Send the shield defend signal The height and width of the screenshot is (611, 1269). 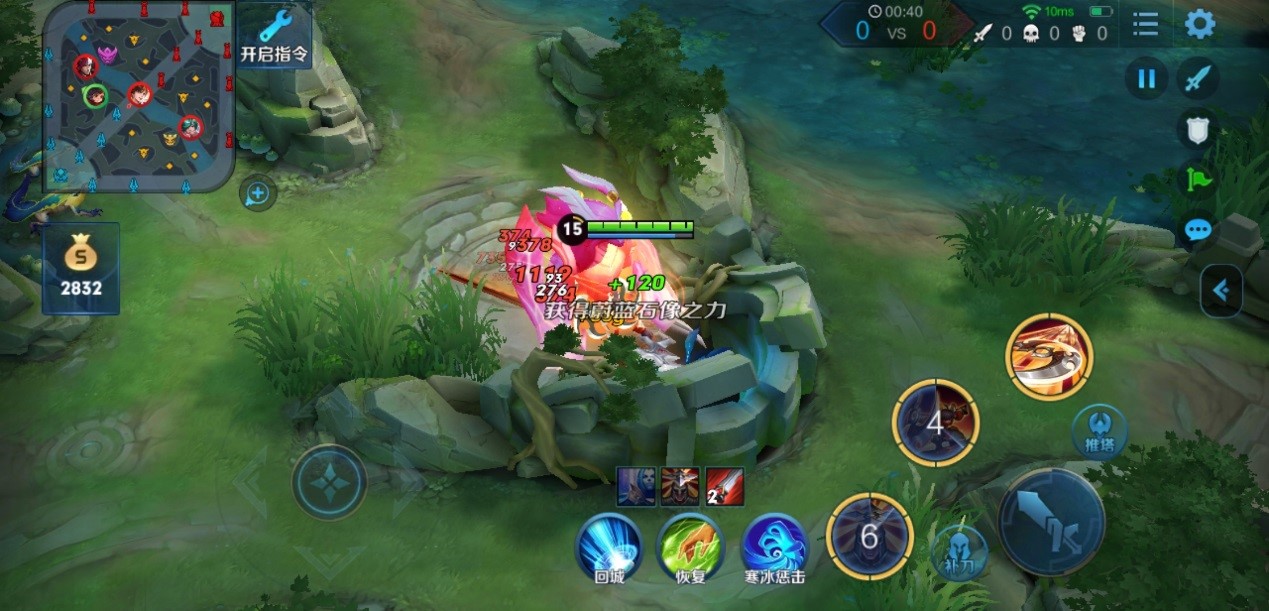click(1198, 129)
